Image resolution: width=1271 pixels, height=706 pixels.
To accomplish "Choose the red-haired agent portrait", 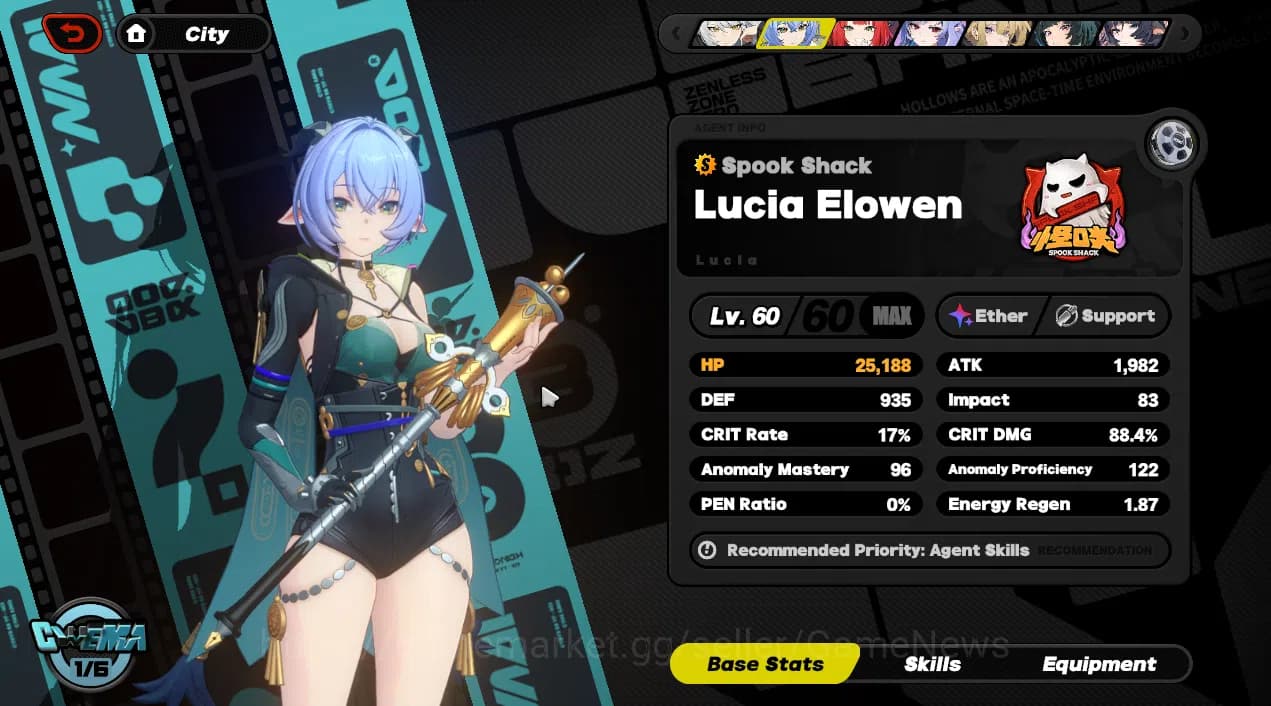I will (x=861, y=33).
